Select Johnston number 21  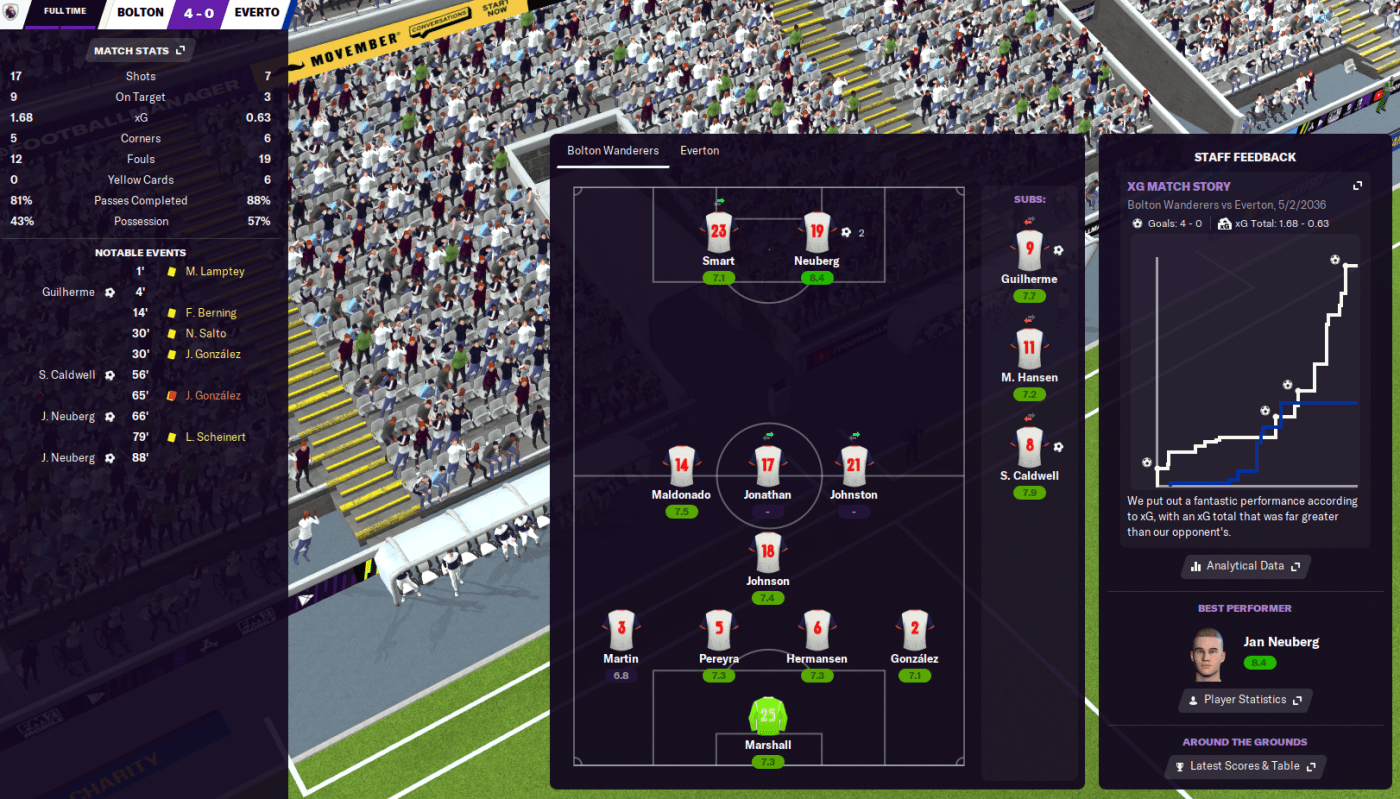pos(853,466)
